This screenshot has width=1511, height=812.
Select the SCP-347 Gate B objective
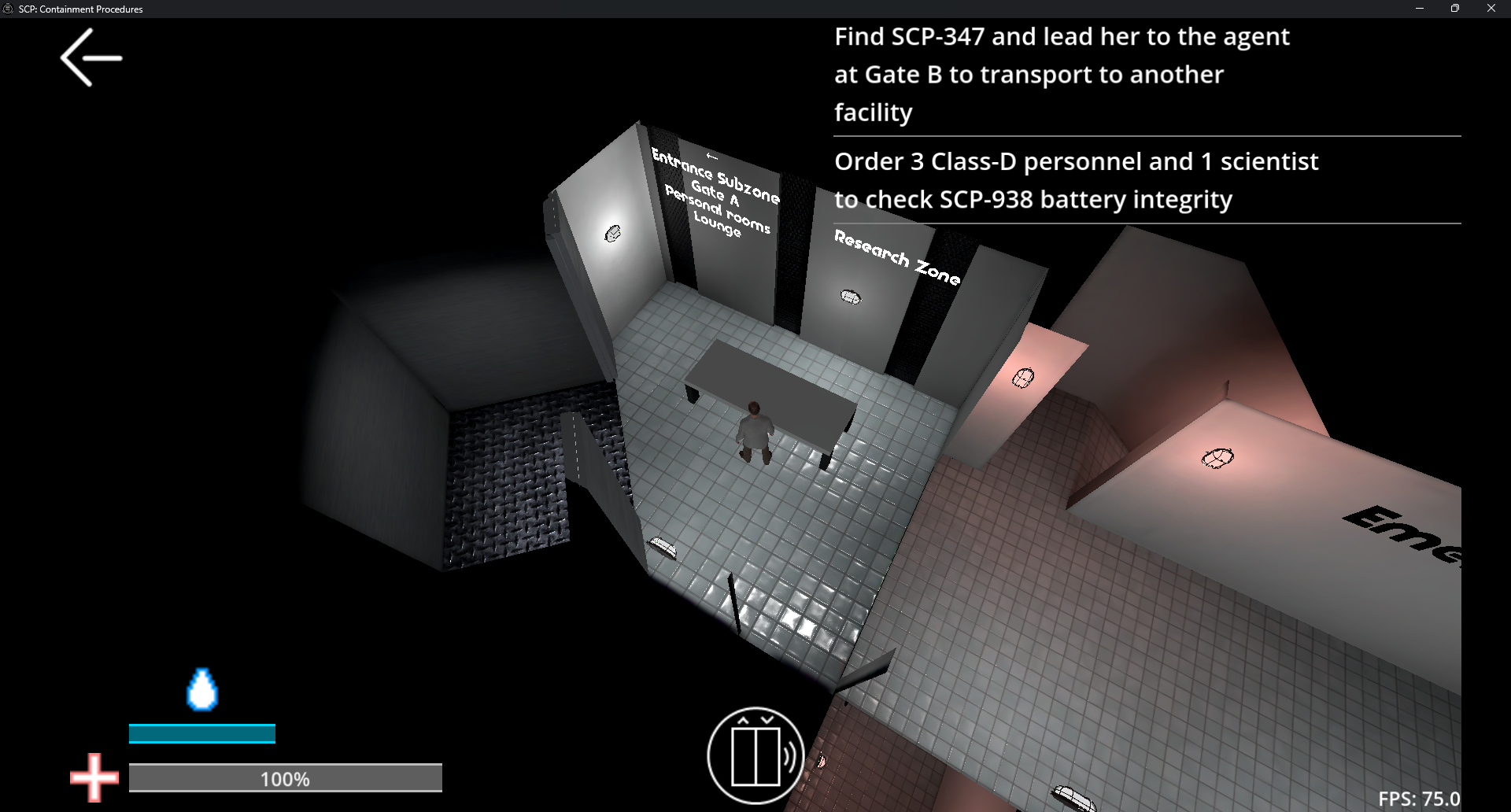click(1061, 75)
